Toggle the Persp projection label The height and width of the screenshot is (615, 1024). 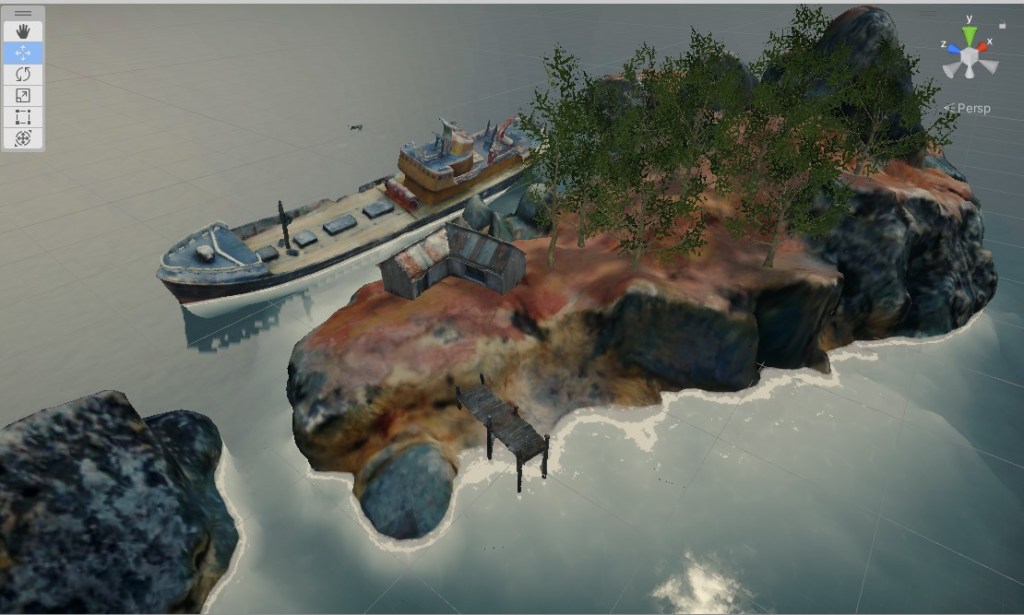[970, 108]
